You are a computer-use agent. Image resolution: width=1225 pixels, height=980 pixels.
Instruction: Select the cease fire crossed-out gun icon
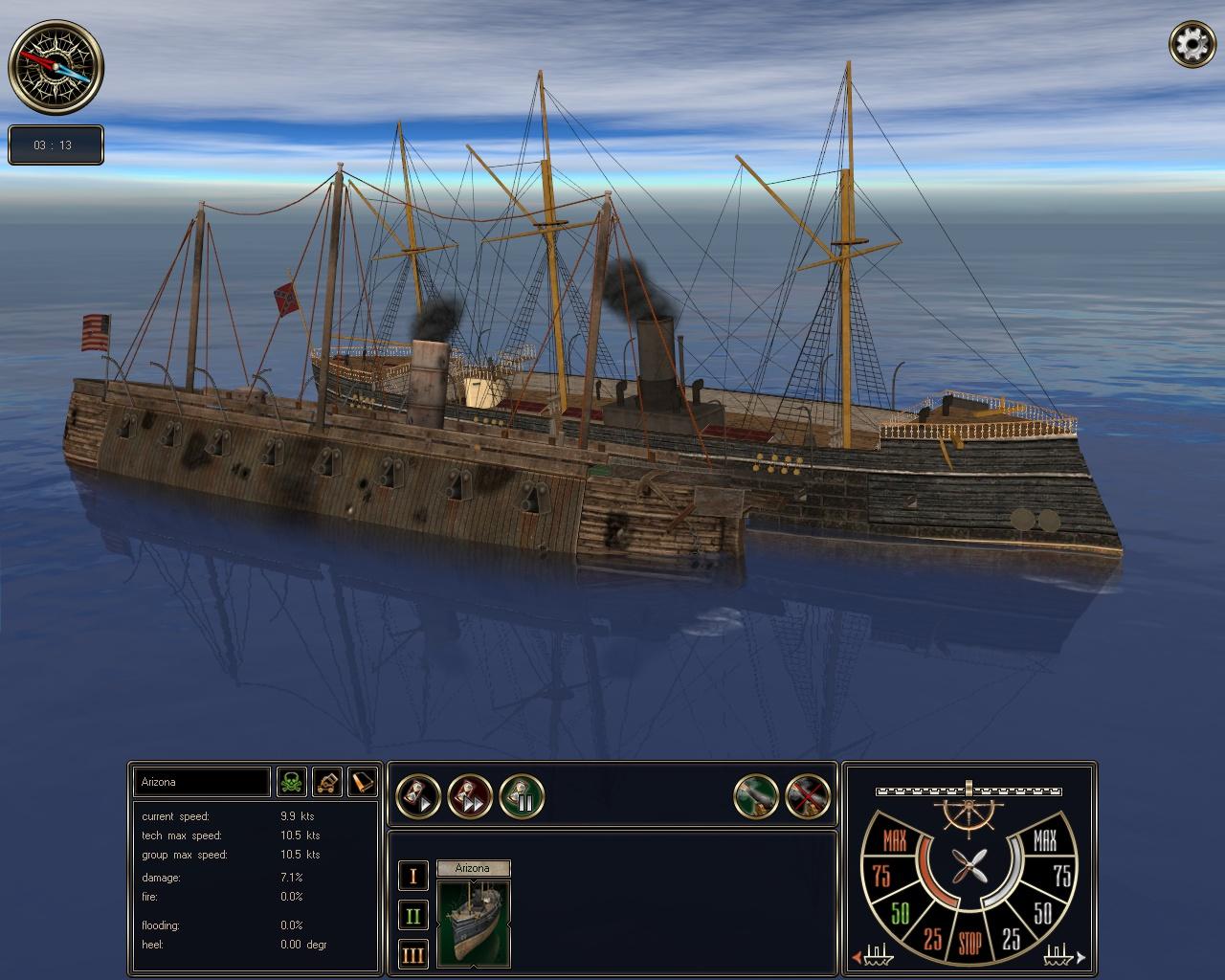(x=807, y=795)
